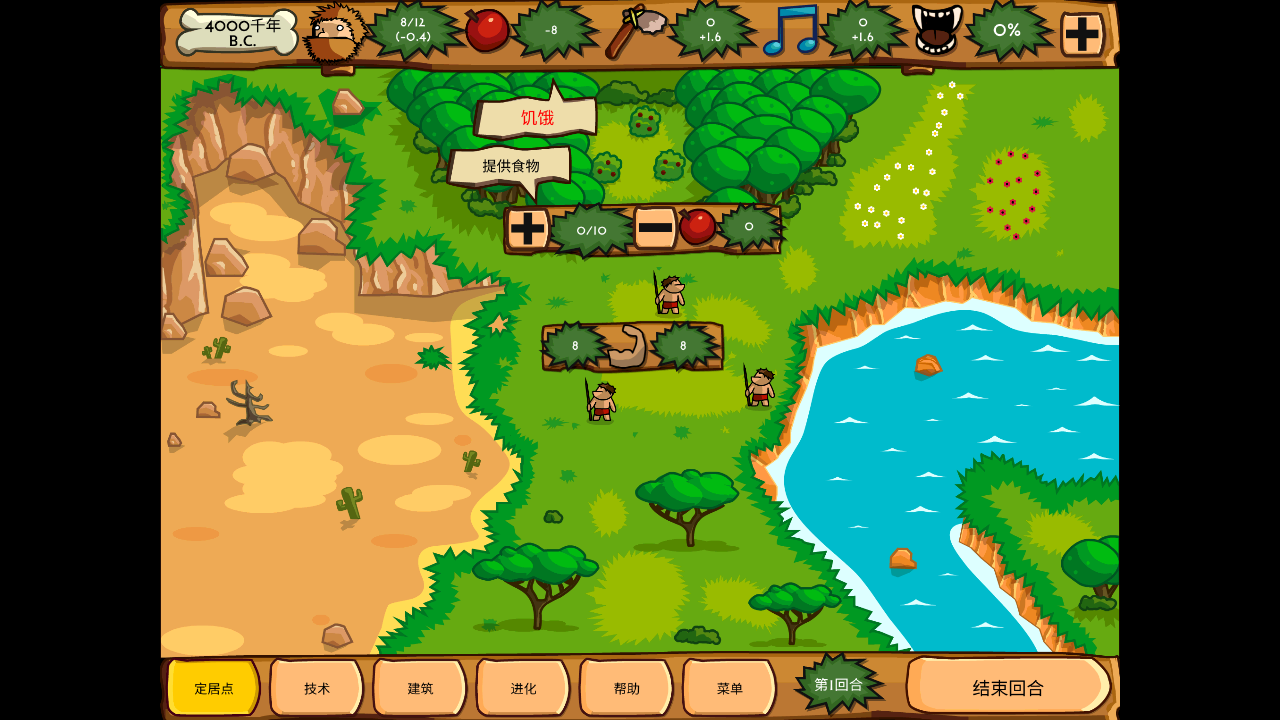Image resolution: width=1280 pixels, height=720 pixels.
Task: Show the 帮助 help screen
Action: (x=626, y=688)
